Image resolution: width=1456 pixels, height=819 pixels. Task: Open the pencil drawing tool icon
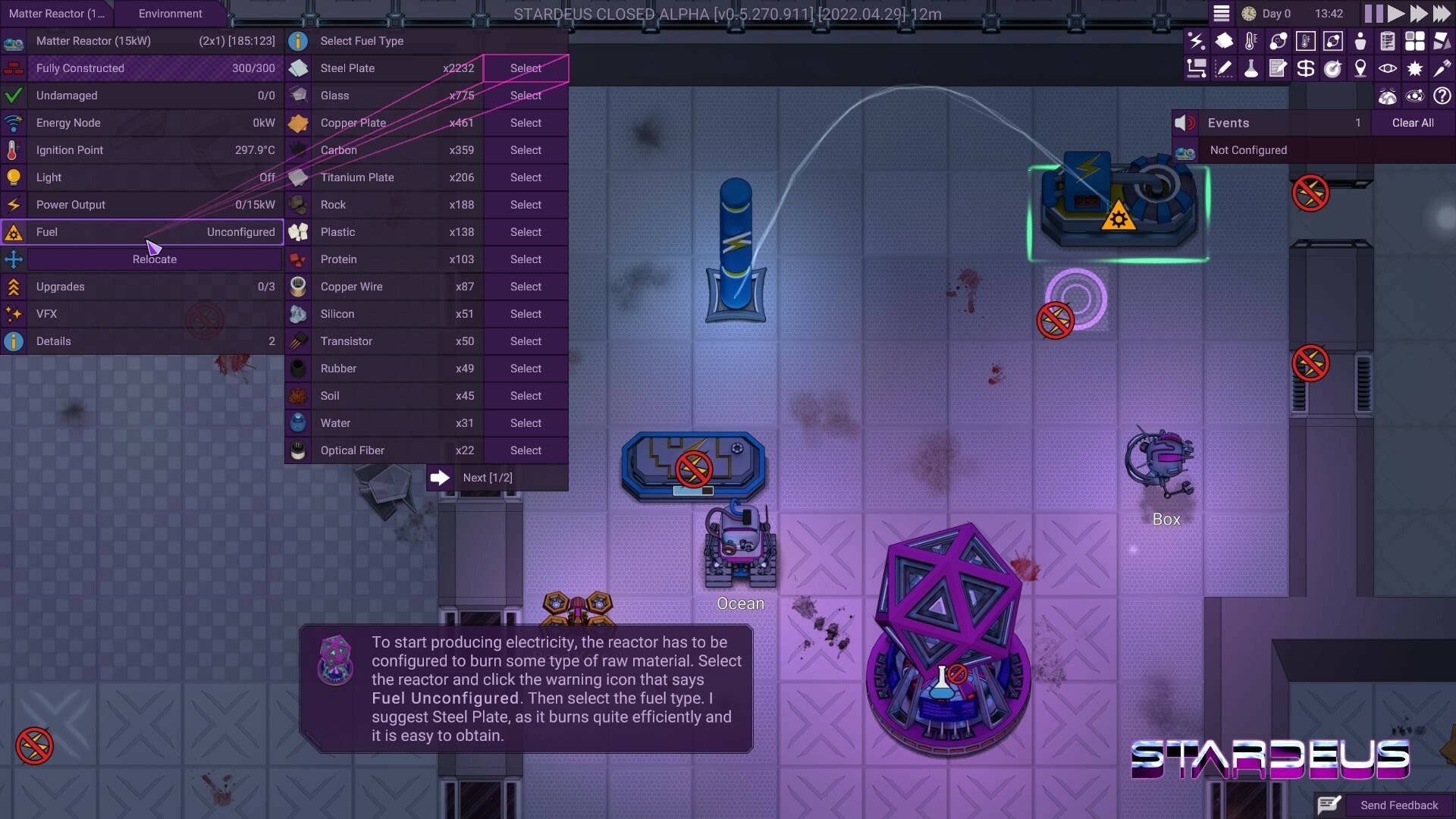pyautogui.click(x=1224, y=68)
